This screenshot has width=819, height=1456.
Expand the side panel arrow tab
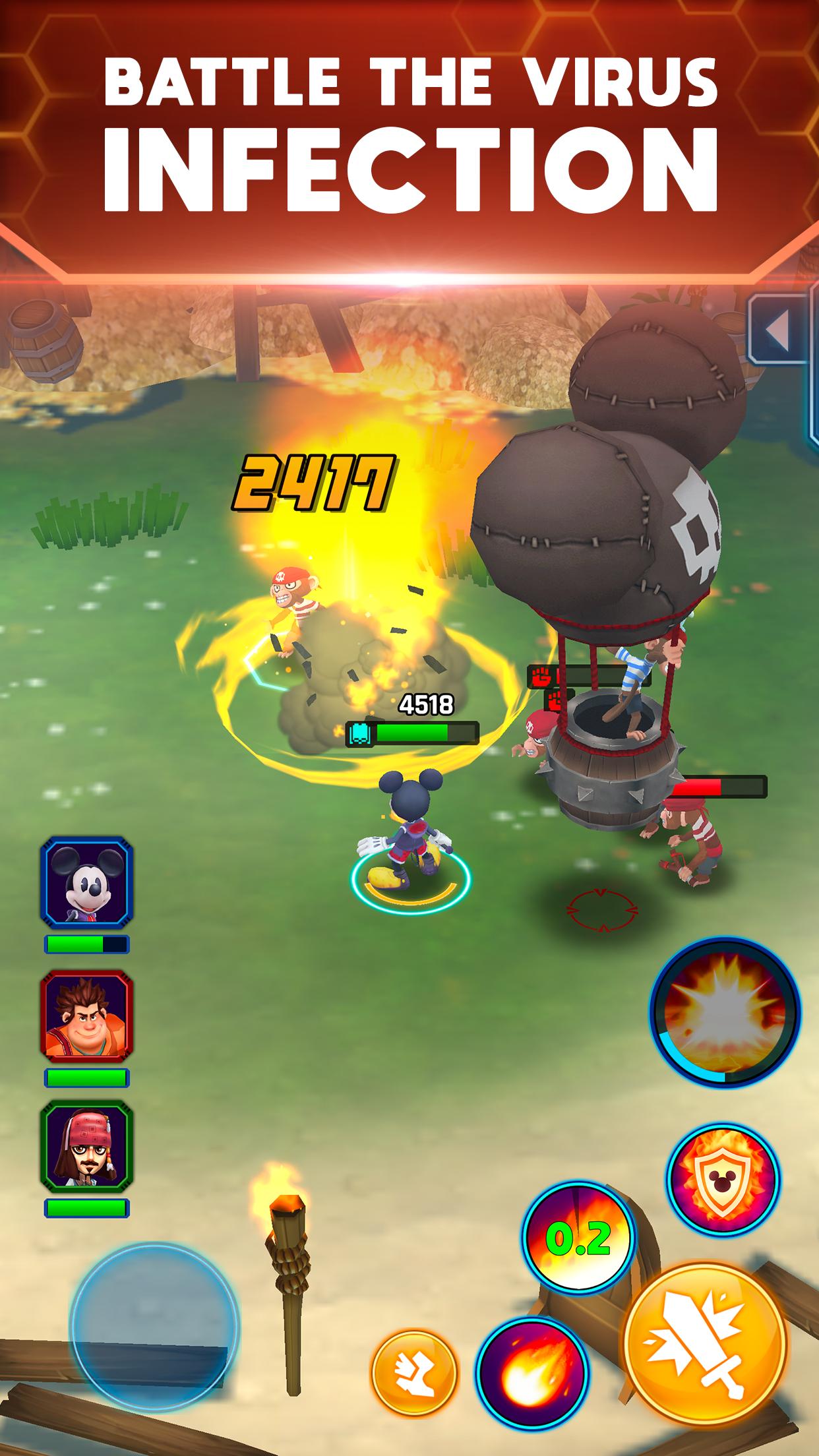(x=779, y=328)
